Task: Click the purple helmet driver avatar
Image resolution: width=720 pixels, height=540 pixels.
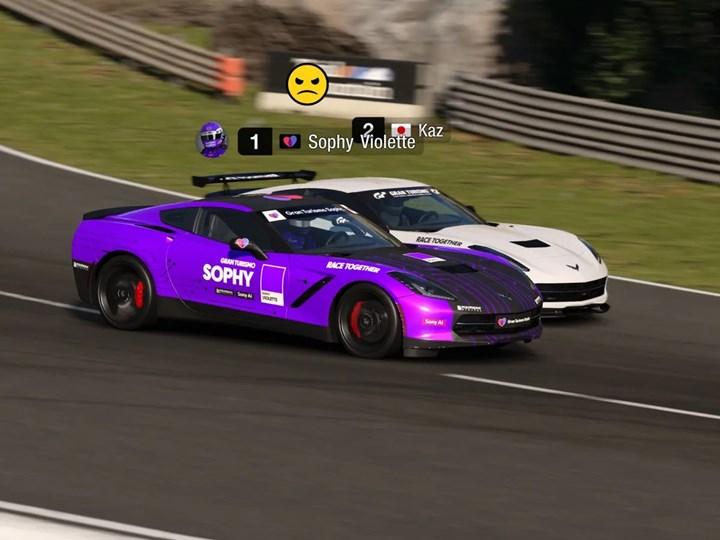Action: point(212,140)
